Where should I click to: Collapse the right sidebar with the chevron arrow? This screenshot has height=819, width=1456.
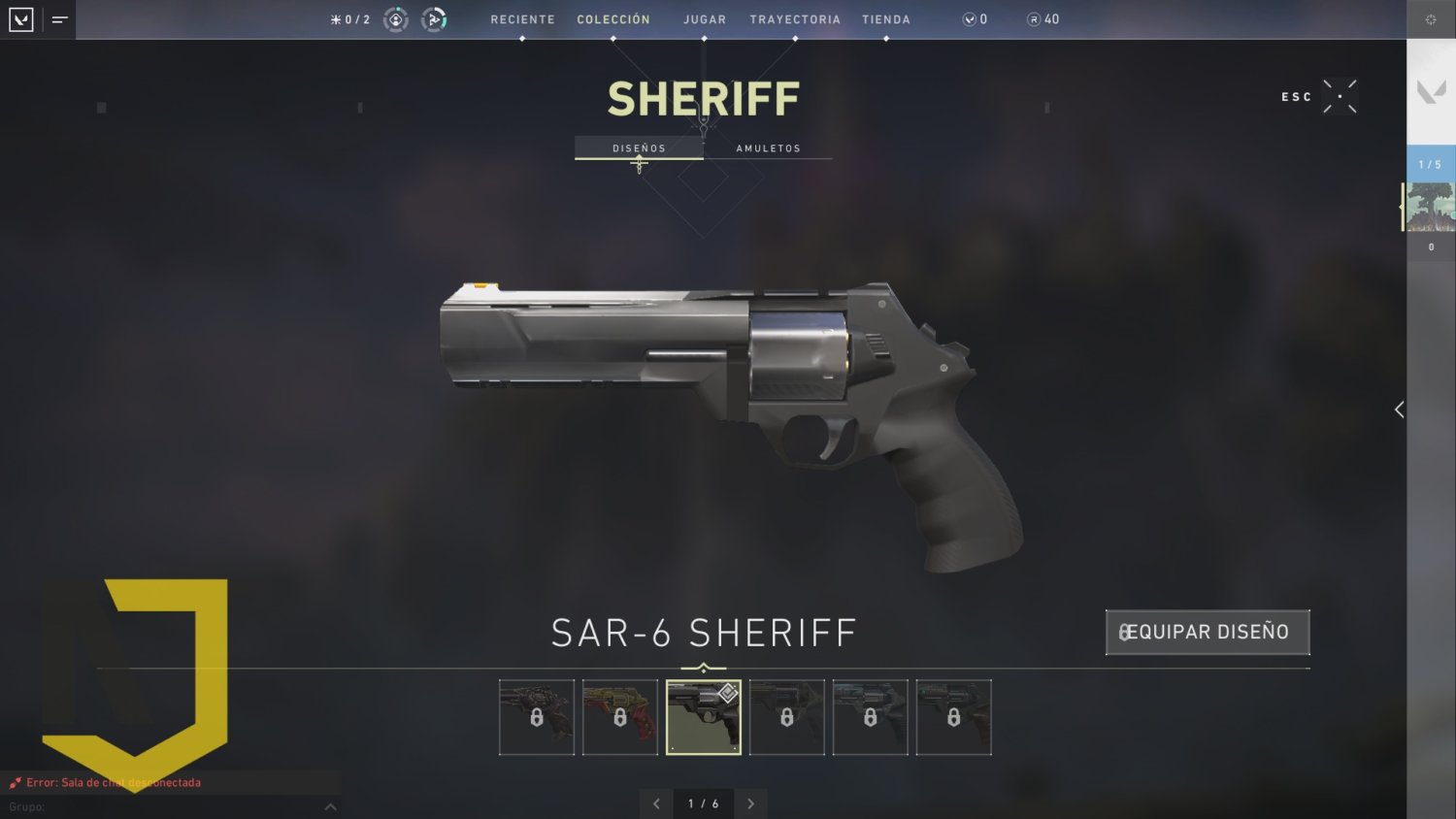click(1398, 409)
